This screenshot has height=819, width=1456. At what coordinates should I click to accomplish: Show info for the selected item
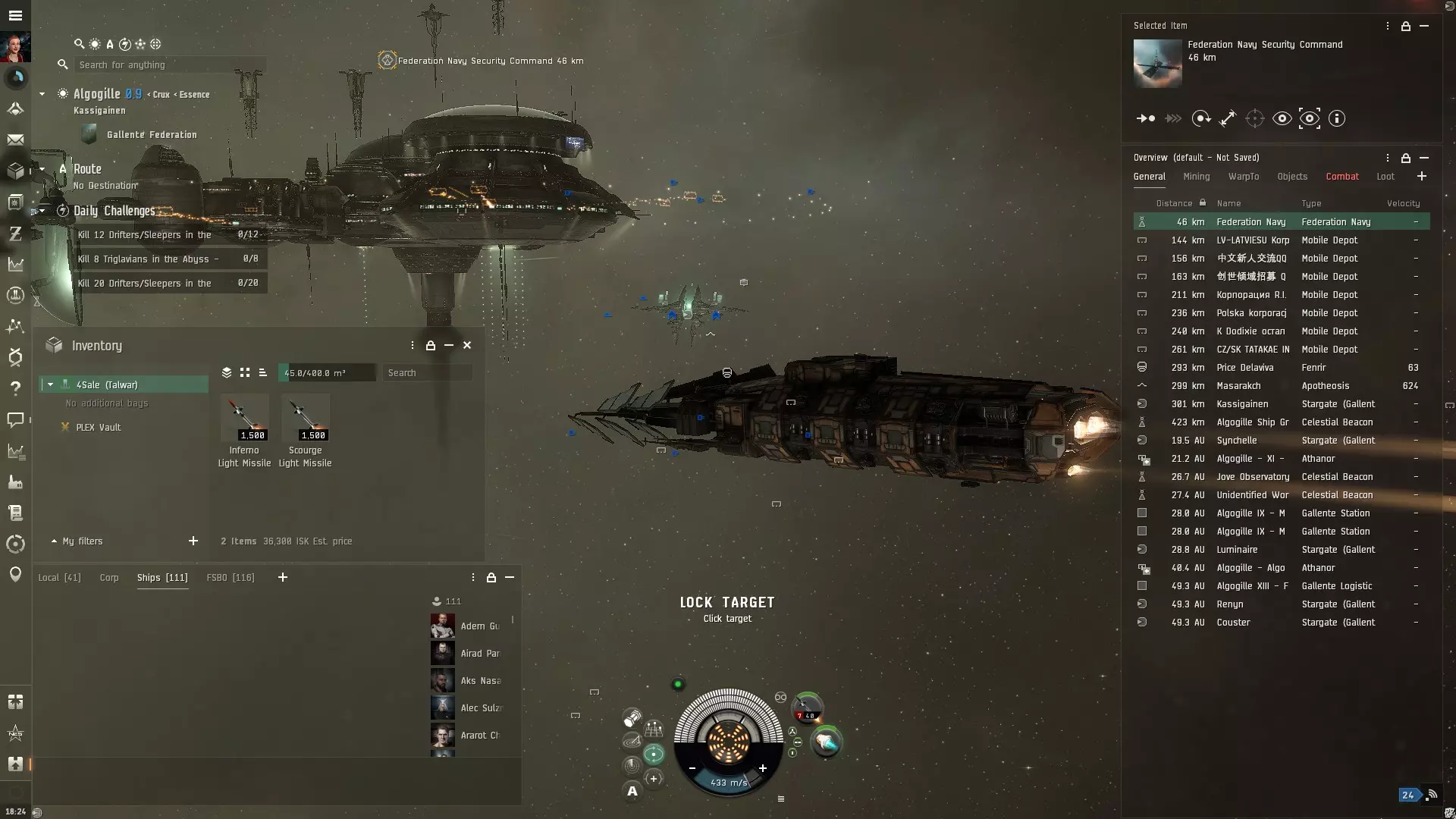coord(1337,118)
